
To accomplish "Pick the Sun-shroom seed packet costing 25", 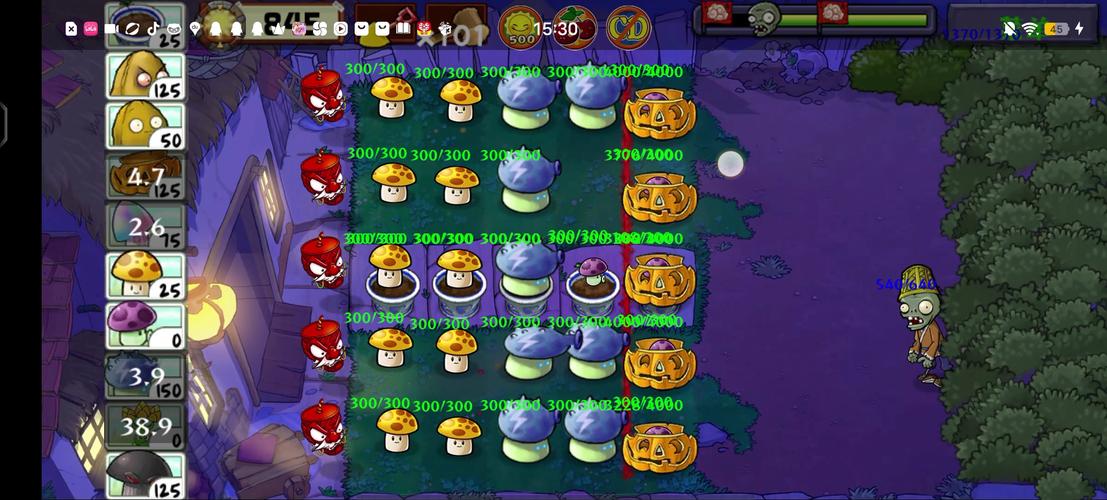I will (x=146, y=277).
